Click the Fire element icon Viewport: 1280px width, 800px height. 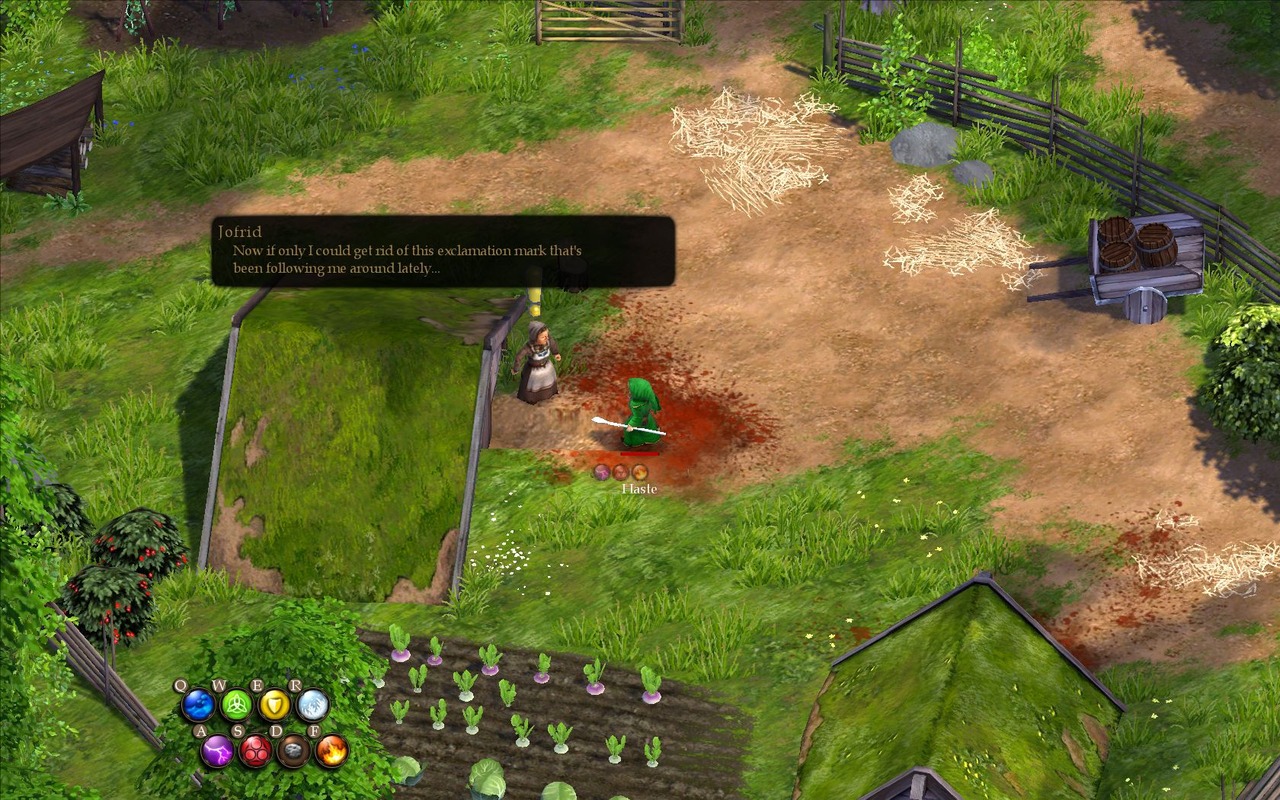point(331,750)
